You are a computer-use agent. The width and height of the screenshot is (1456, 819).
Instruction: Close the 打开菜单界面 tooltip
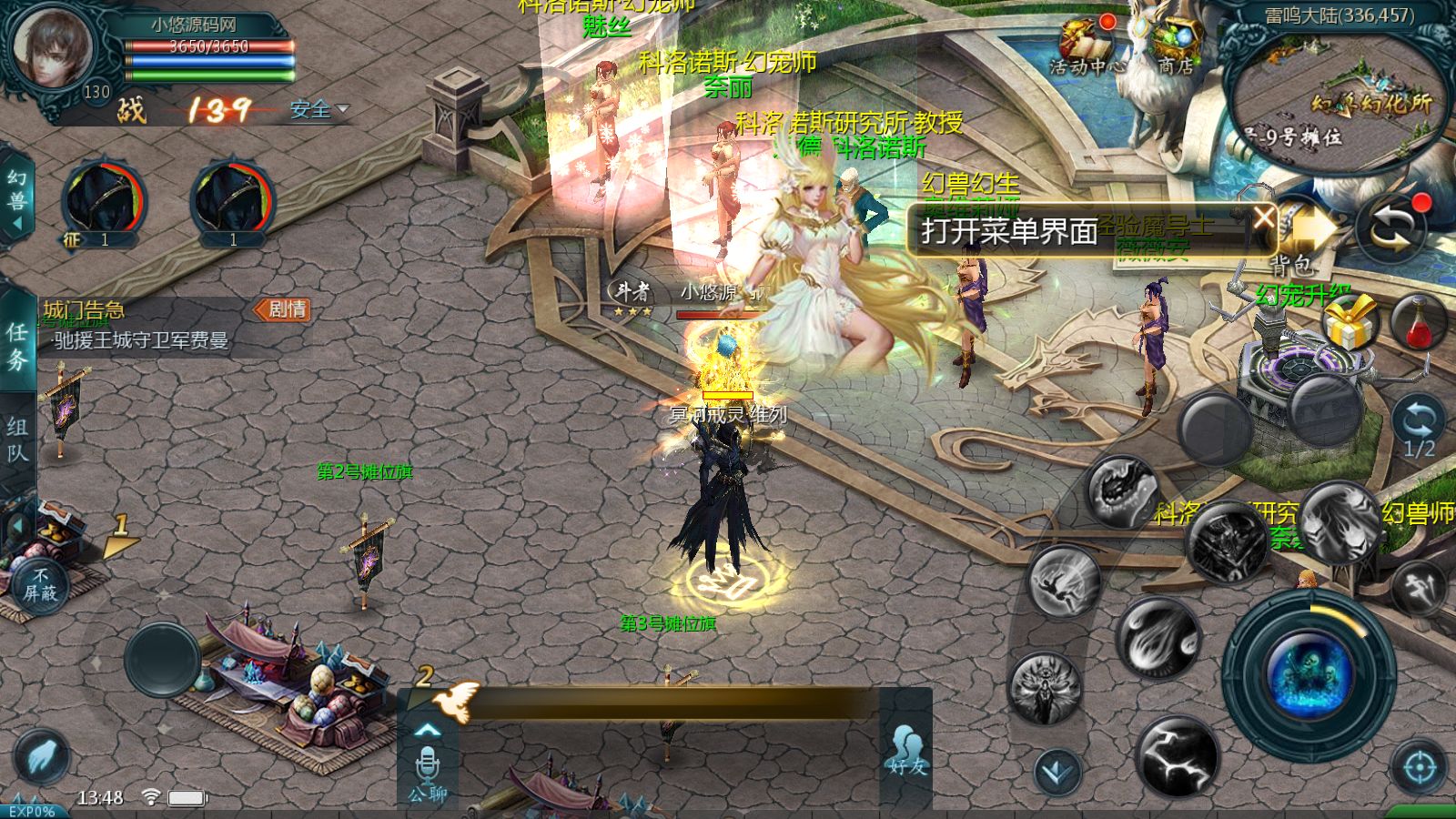point(1264,217)
